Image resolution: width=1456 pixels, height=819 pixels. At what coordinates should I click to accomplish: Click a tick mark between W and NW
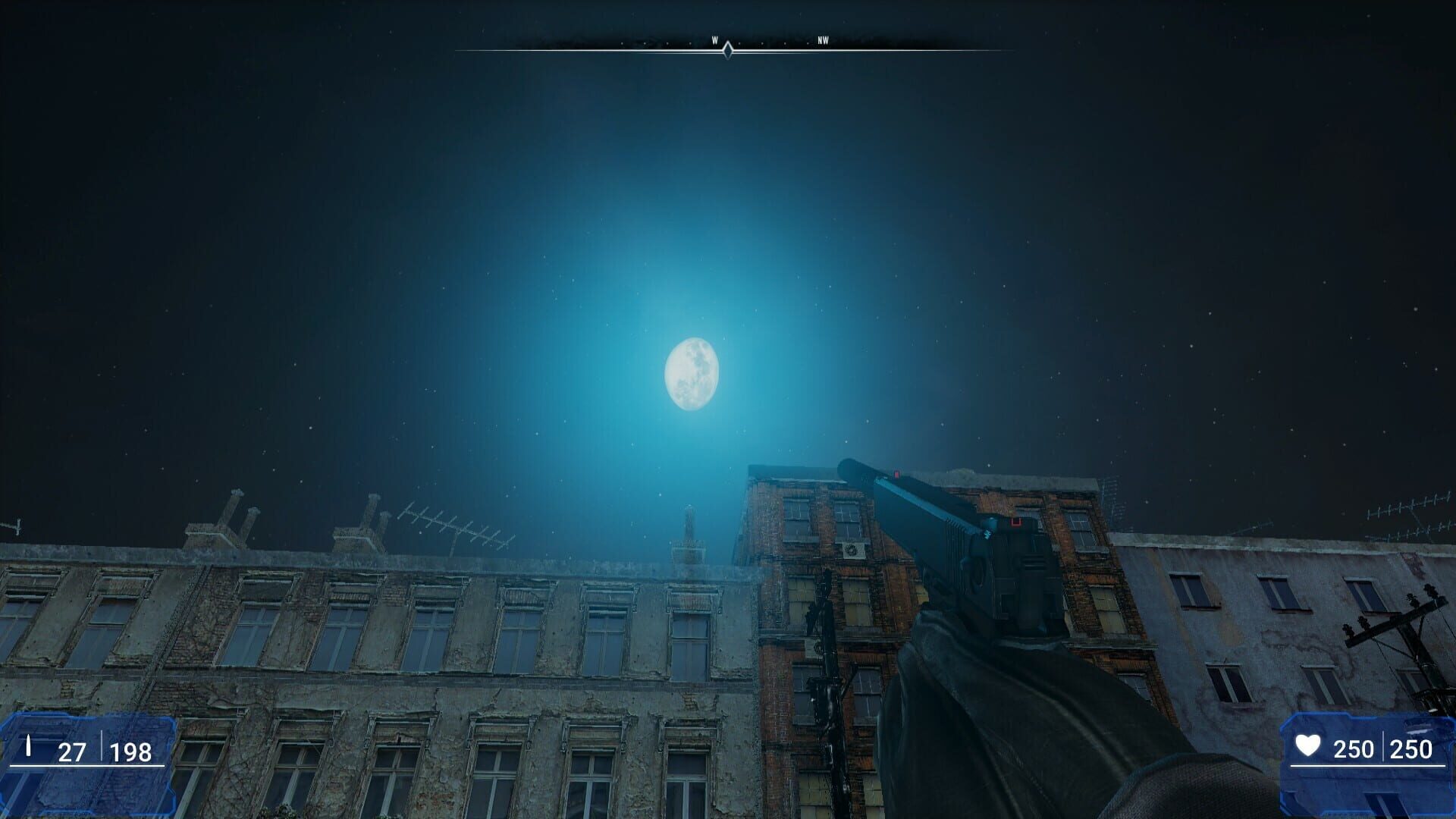(x=763, y=42)
